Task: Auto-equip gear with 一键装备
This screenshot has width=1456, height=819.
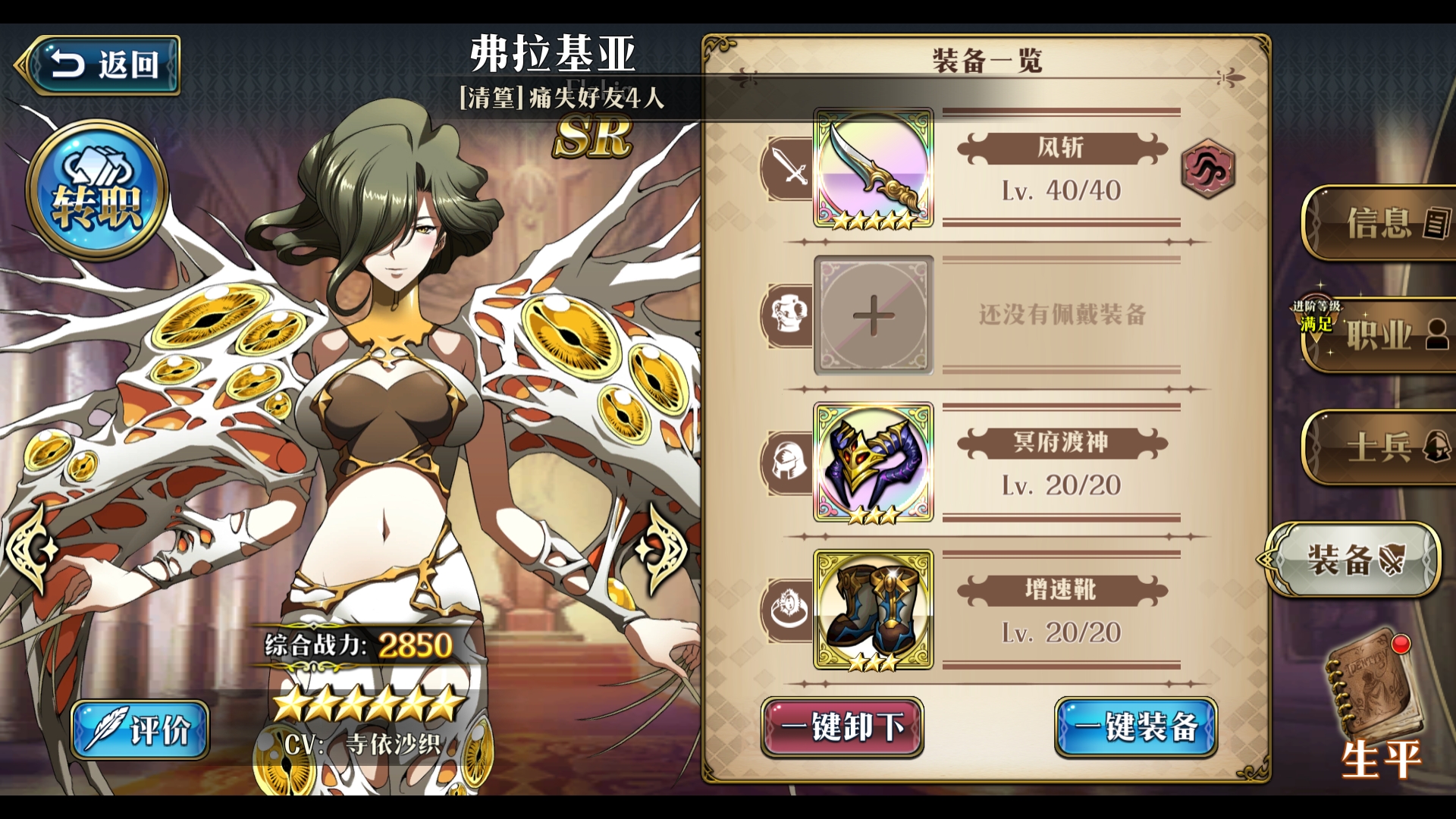Action: click(1135, 727)
